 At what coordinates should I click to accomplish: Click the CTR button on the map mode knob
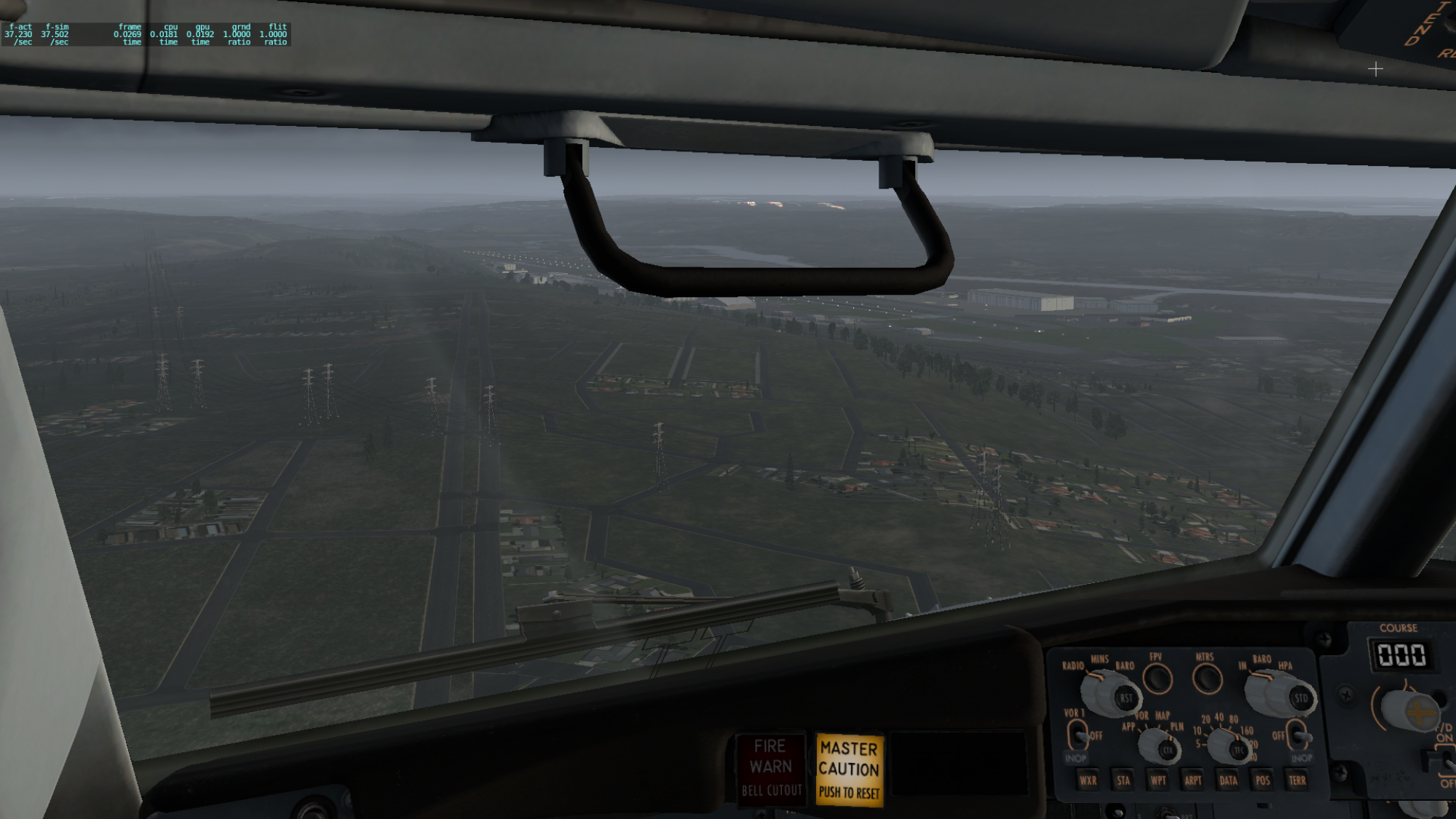pyautogui.click(x=1168, y=750)
